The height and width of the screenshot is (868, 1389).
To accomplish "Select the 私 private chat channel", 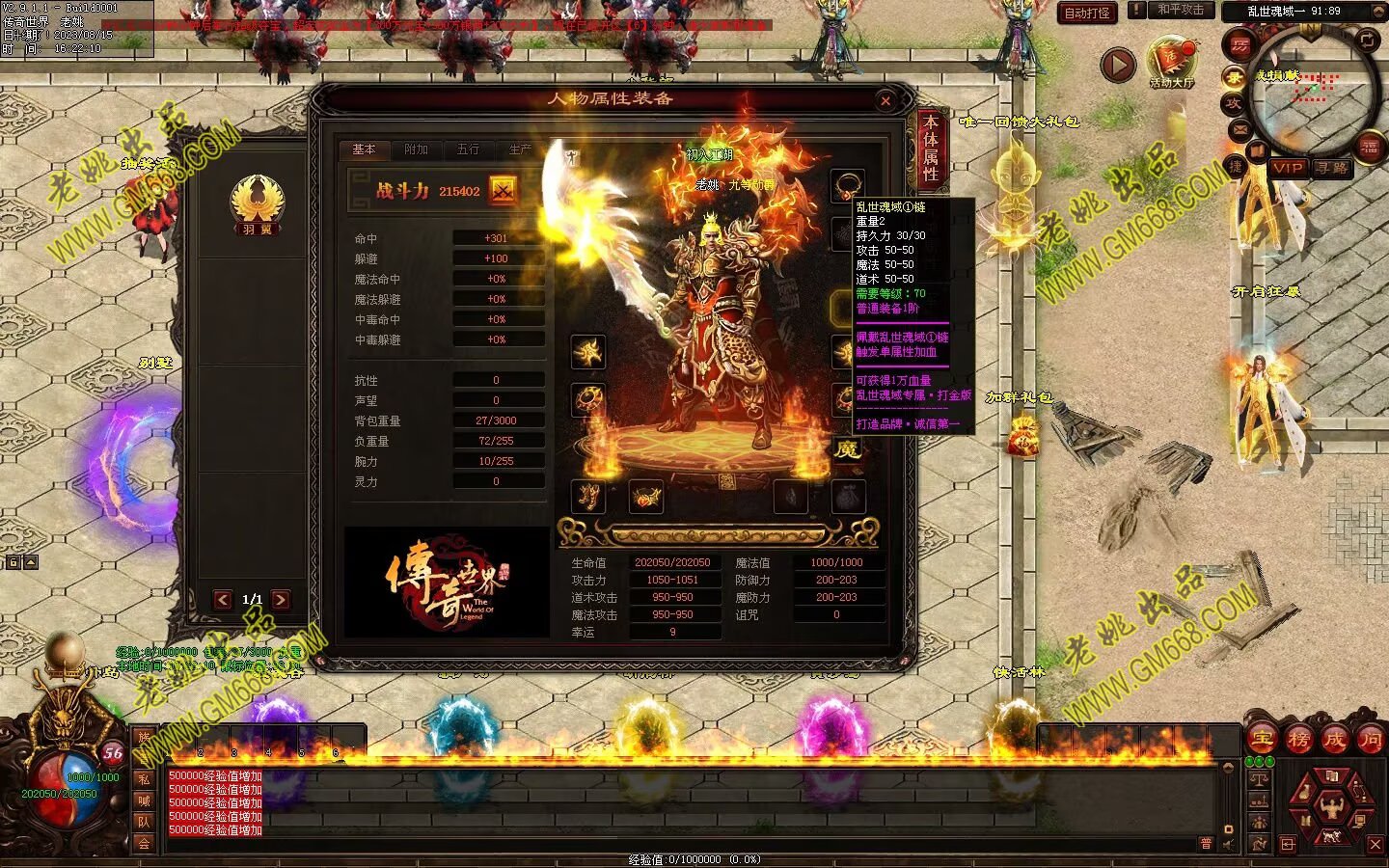I will 144,779.
